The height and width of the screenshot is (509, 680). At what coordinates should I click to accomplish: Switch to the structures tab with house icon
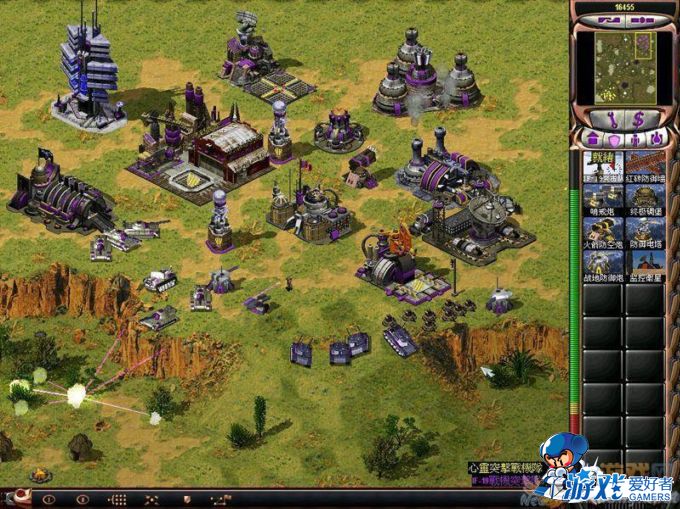point(591,138)
